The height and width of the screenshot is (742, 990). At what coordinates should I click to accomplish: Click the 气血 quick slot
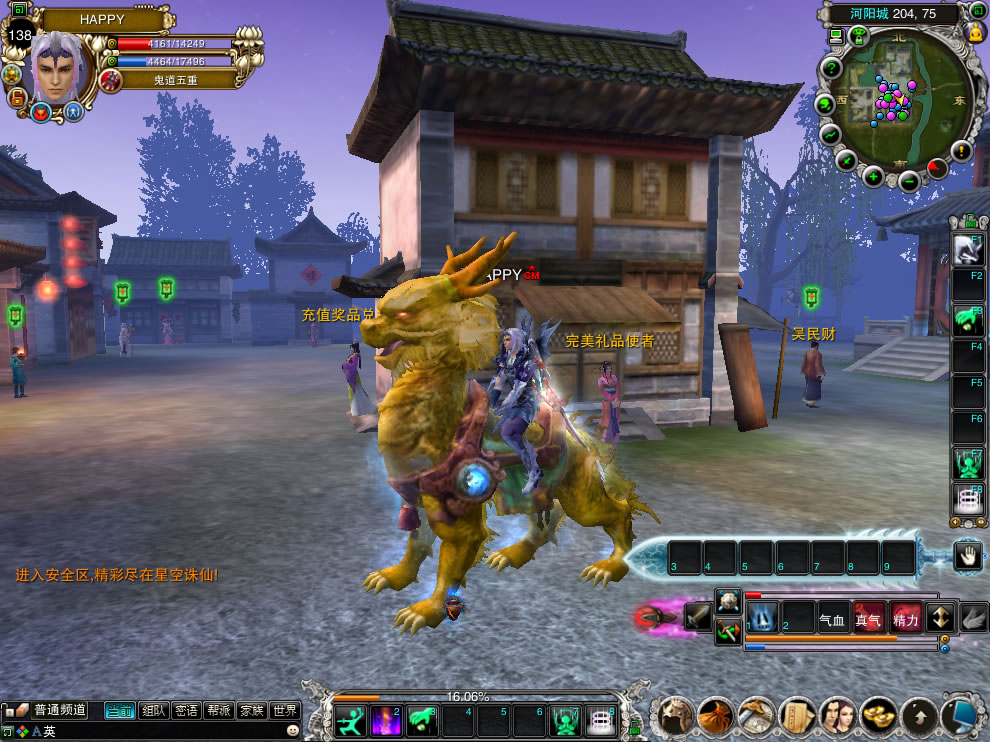pyautogui.click(x=832, y=619)
